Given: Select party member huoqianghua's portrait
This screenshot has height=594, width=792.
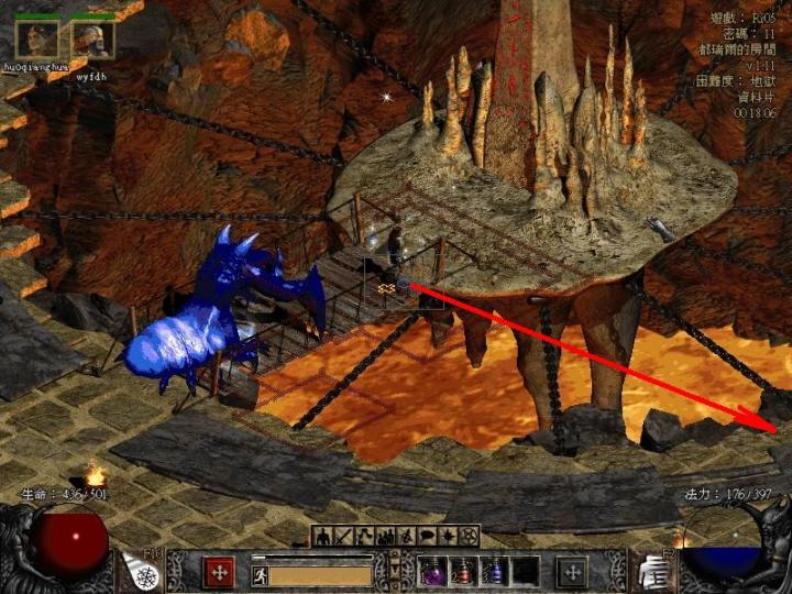Looking at the screenshot, I should pos(36,41).
